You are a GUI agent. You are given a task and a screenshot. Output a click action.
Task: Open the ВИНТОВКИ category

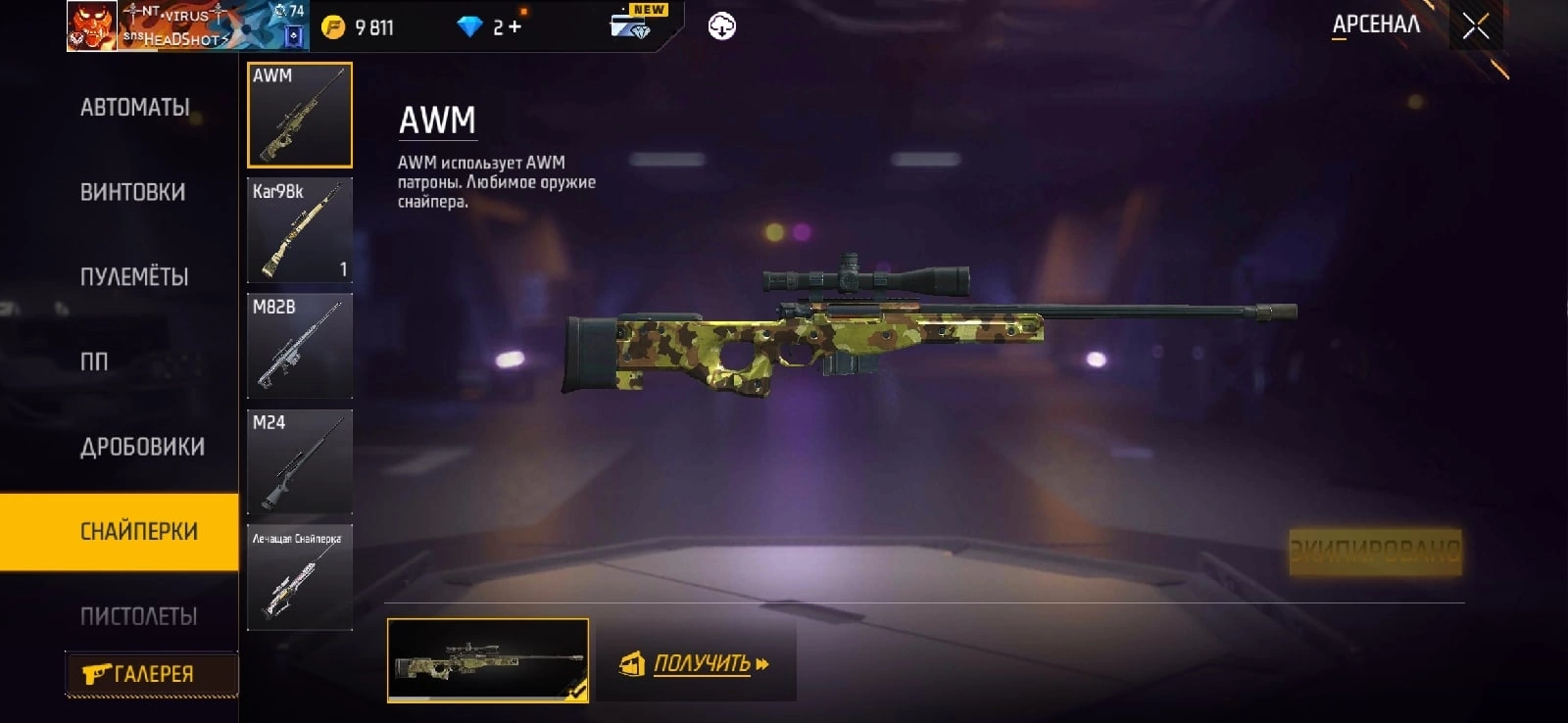(132, 192)
